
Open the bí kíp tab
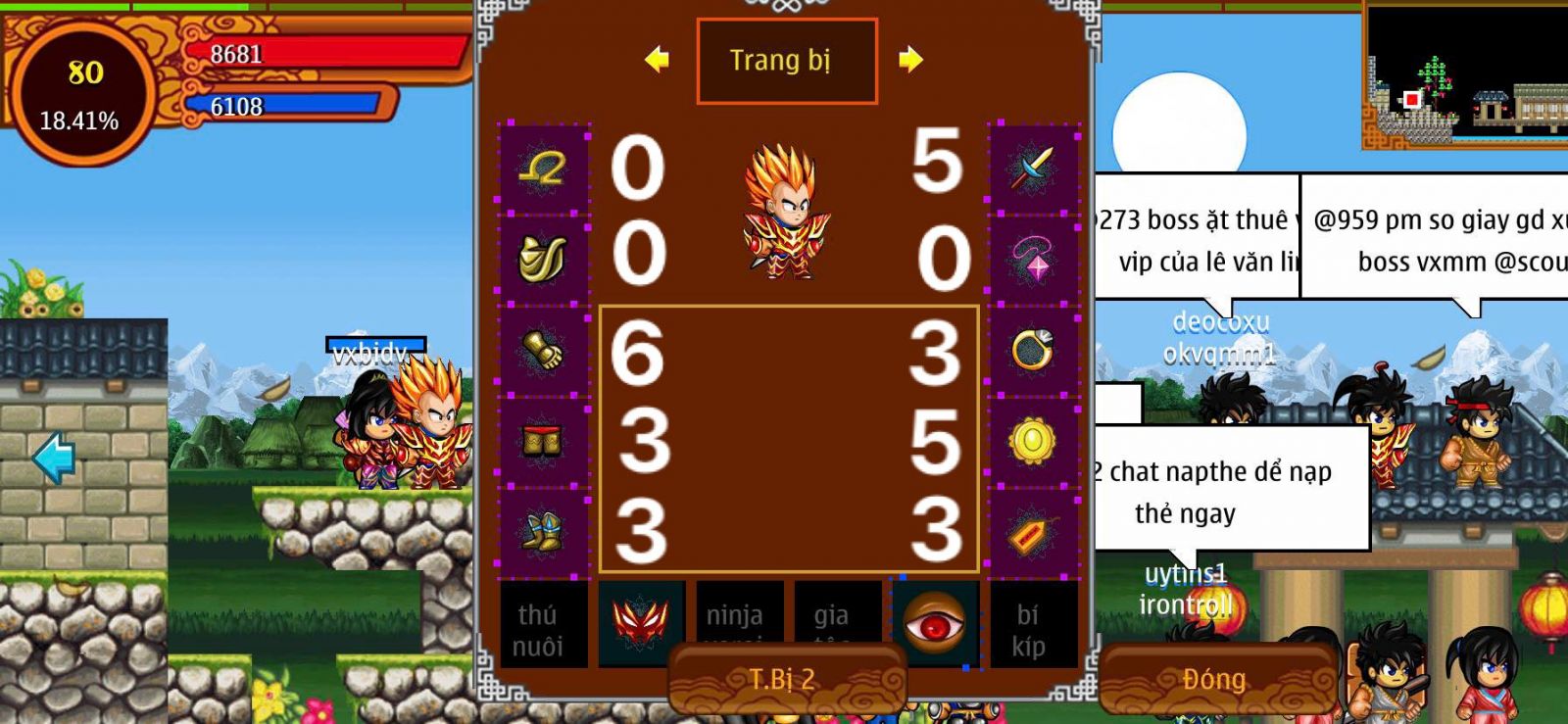(x=1031, y=627)
